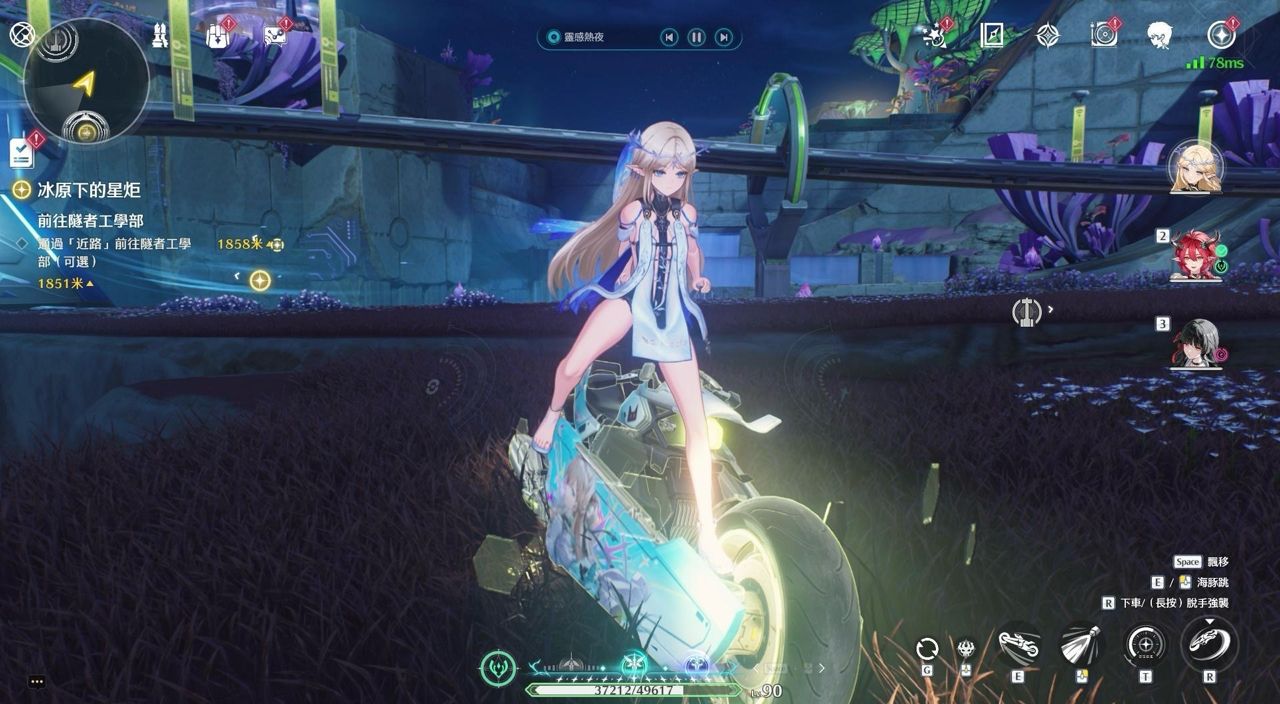This screenshot has width=1280, height=704.
Task: Open the circled sparkle icon above the ping
Action: pyautogui.click(x=1221, y=36)
